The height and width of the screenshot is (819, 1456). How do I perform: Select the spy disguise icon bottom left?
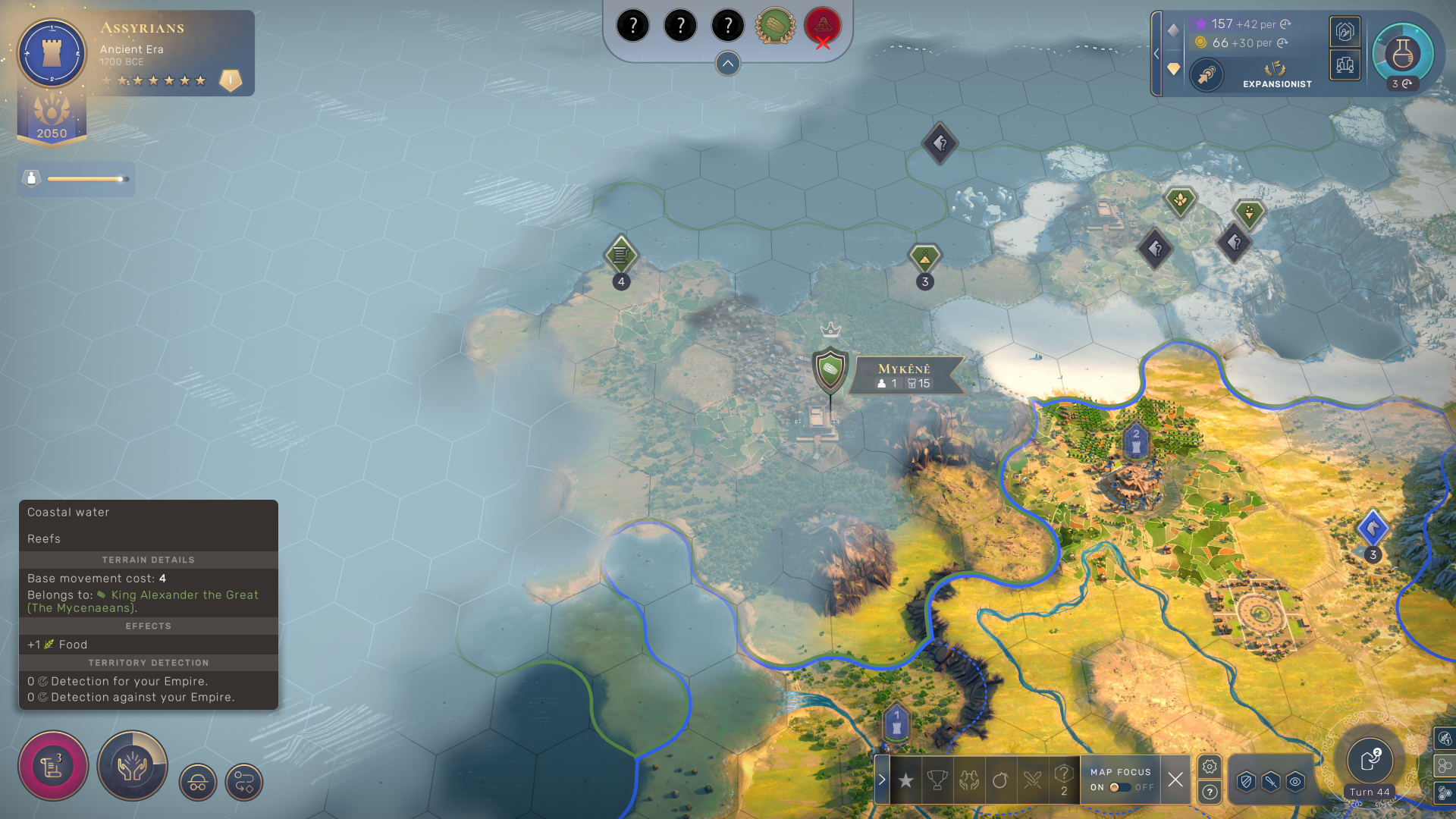[197, 782]
